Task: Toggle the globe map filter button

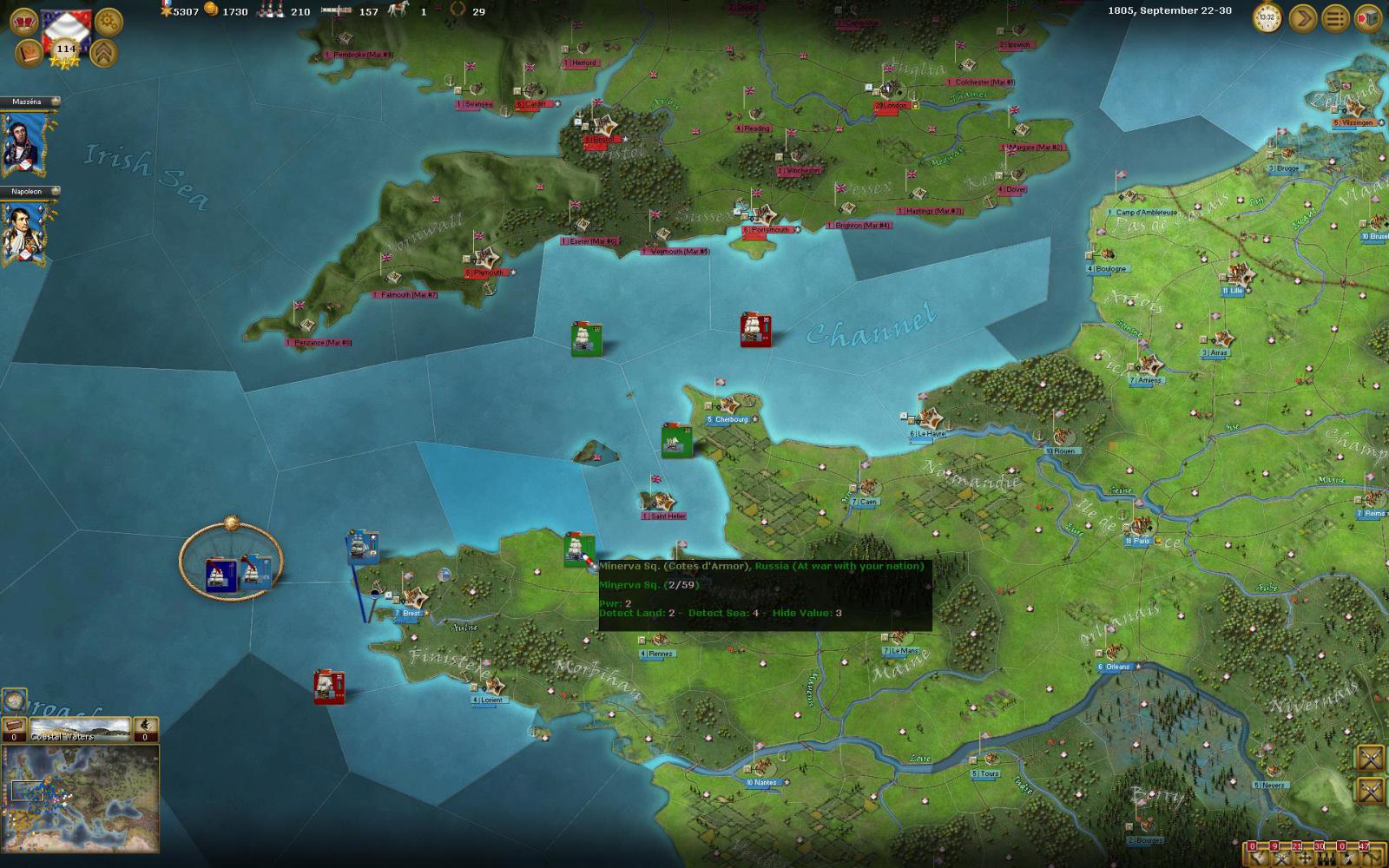Action: (13, 699)
